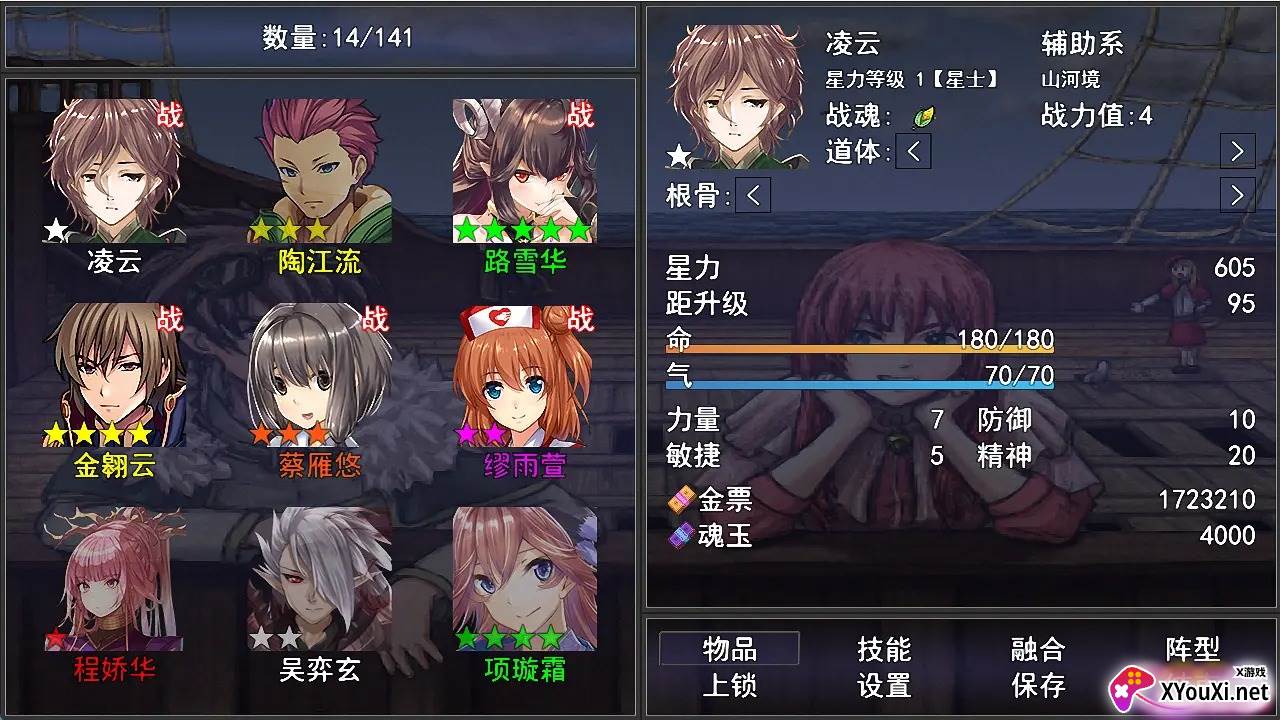The image size is (1280, 720).
Task: Click the 战 badge on 蔡雁悠's portrait
Action: (375, 320)
